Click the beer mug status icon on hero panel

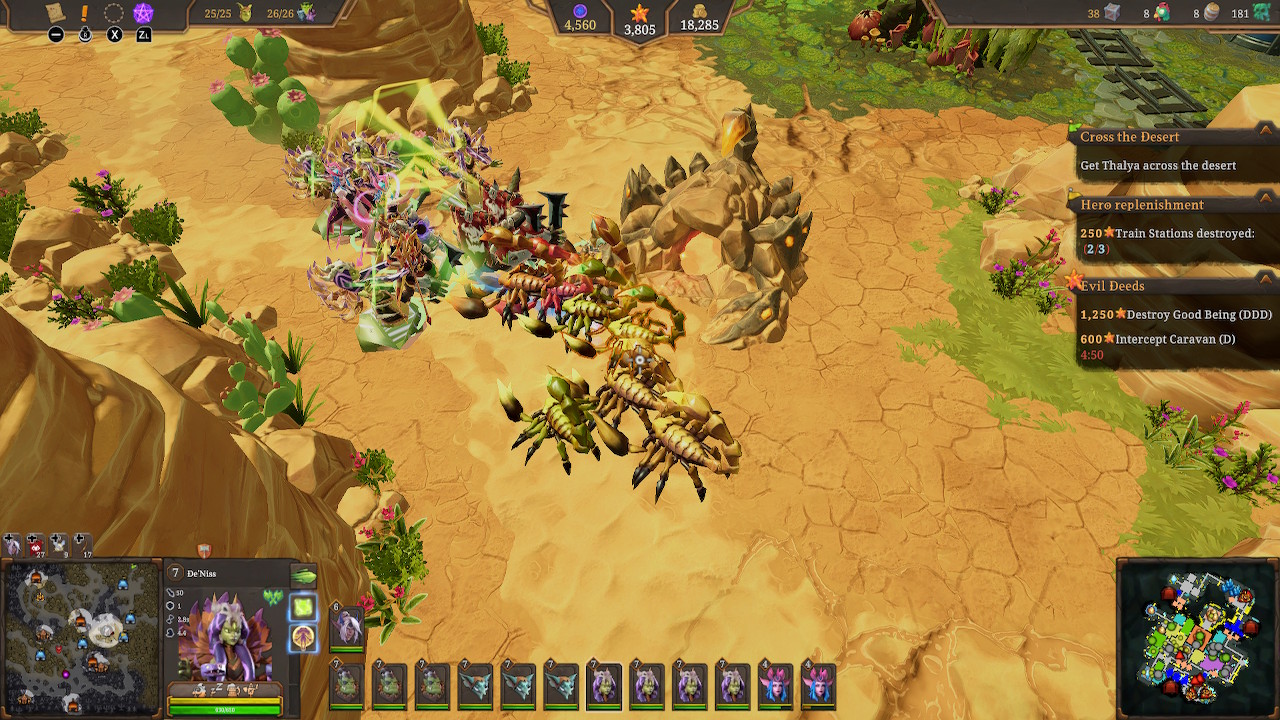click(x=231, y=688)
